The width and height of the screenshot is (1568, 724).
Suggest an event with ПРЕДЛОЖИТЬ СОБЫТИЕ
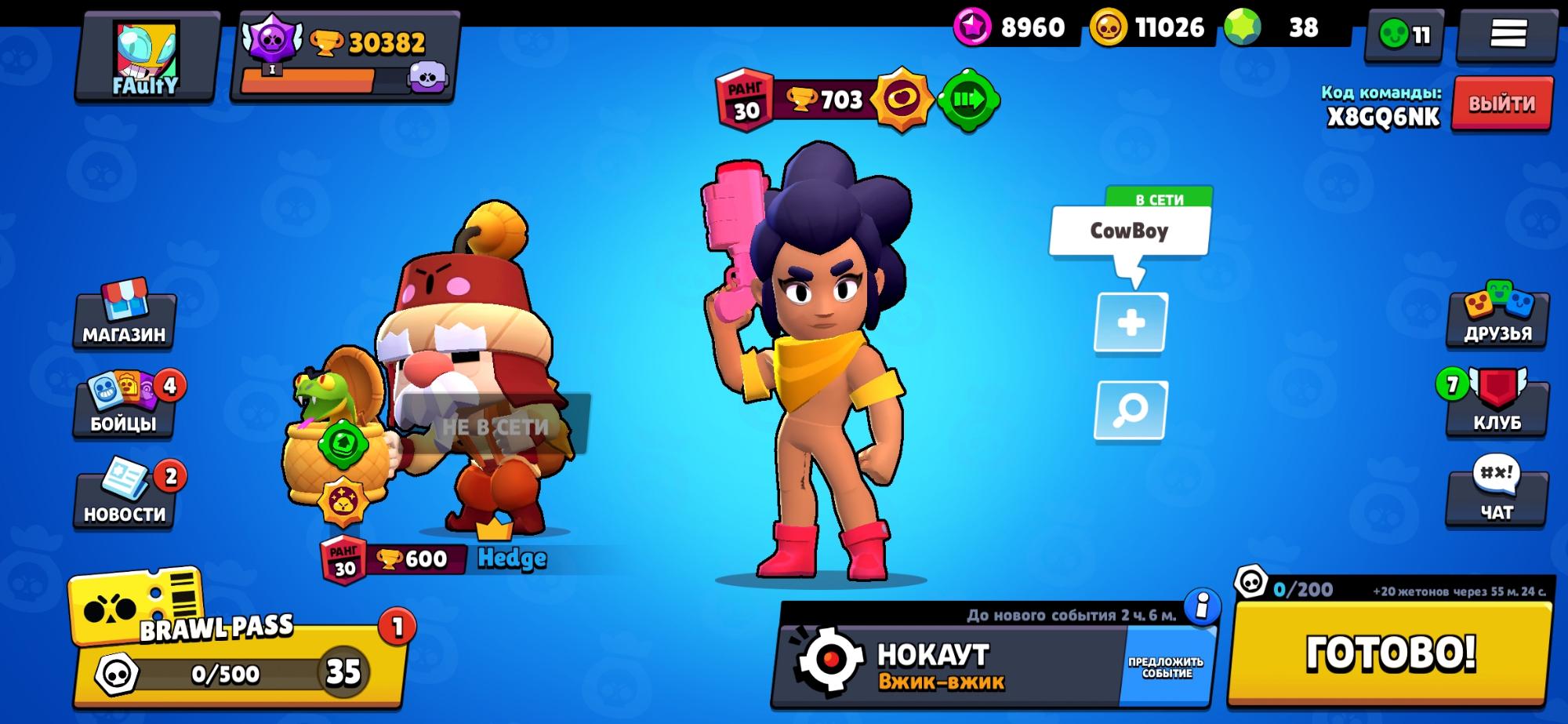coord(1166,667)
